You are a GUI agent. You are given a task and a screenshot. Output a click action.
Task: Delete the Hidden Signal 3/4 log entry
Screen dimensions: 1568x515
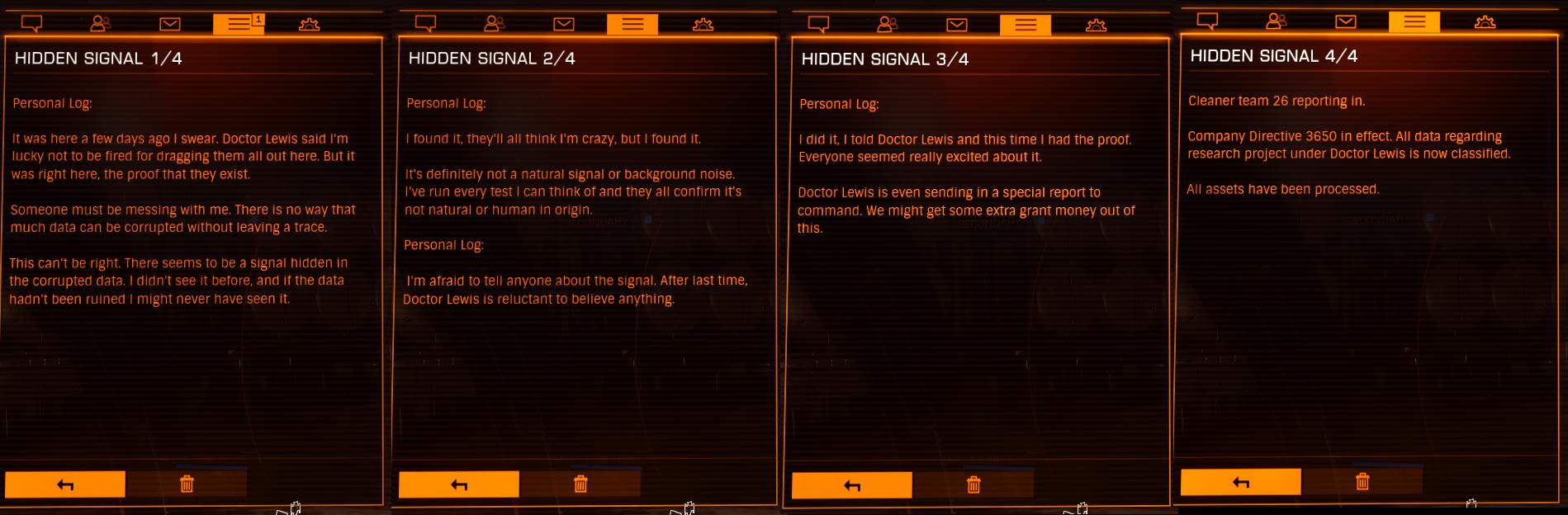point(973,485)
